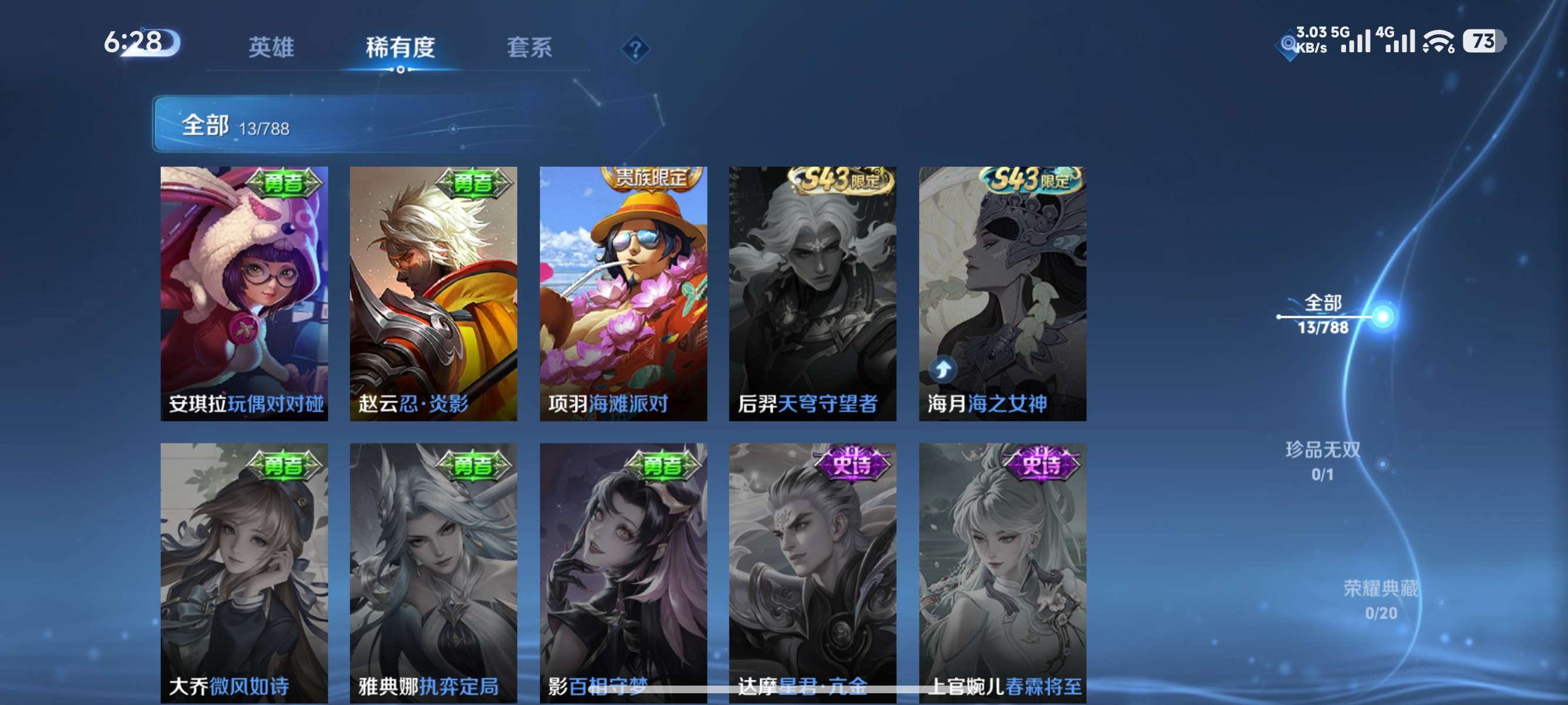Switch to the 英雄 tab
1568x705 pixels.
point(272,48)
